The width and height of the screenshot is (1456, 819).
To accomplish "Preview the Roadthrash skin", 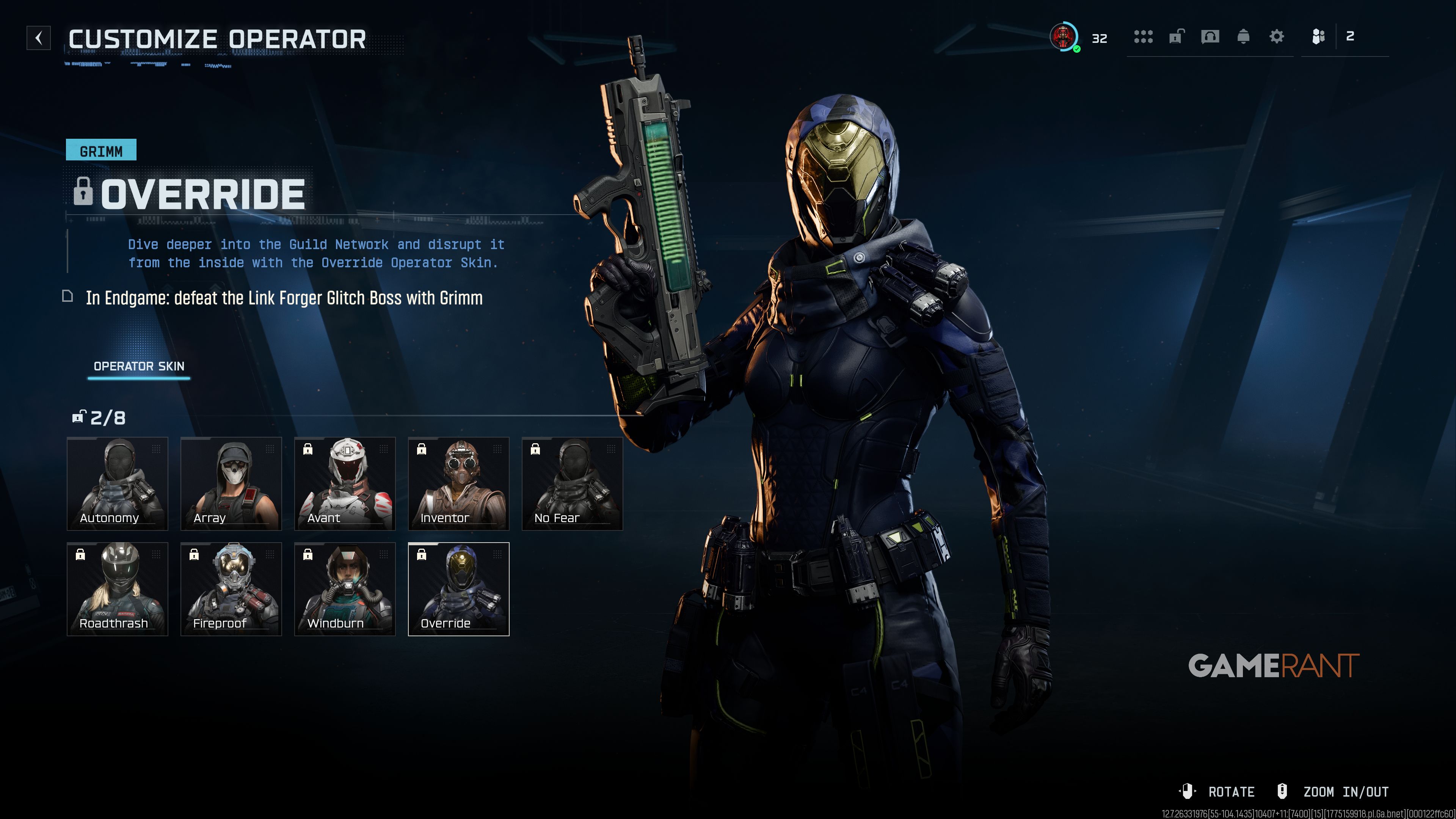I will 118,589.
